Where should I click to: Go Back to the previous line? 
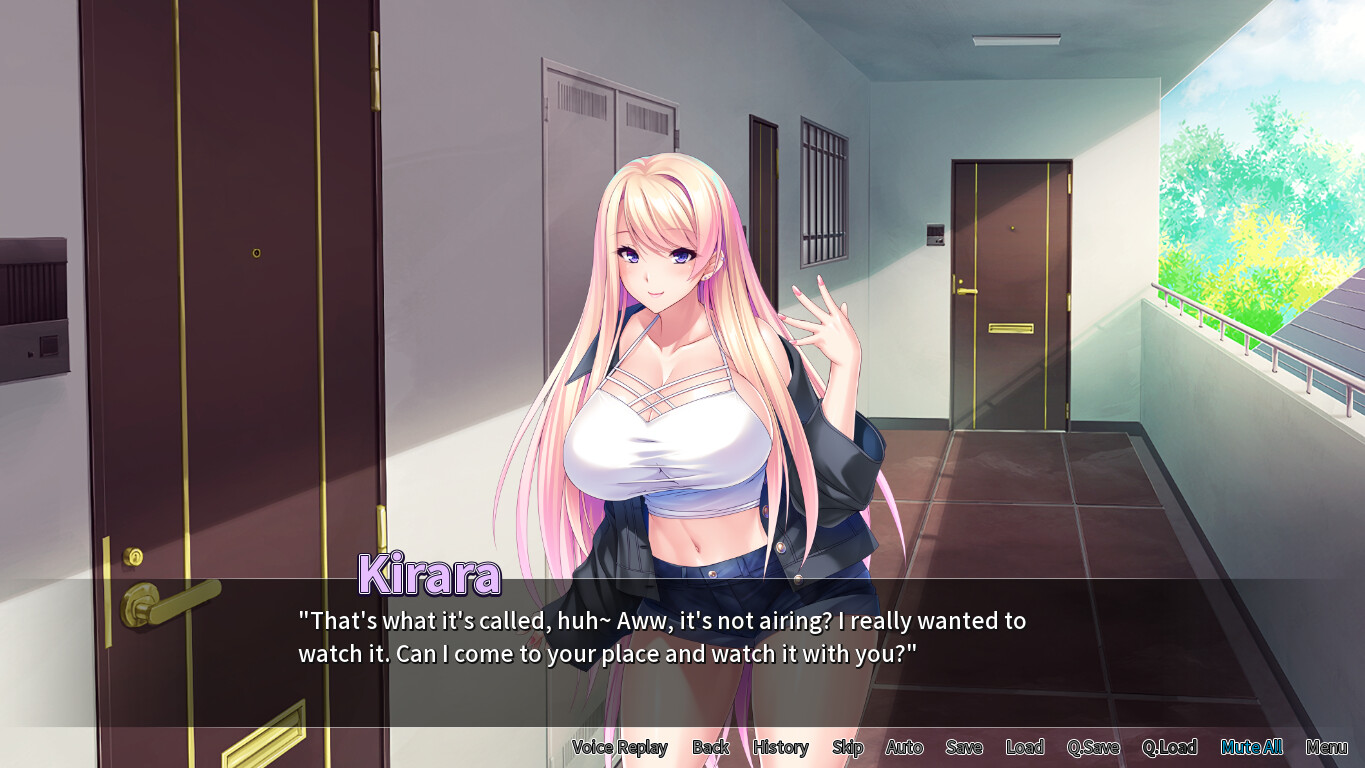(711, 747)
